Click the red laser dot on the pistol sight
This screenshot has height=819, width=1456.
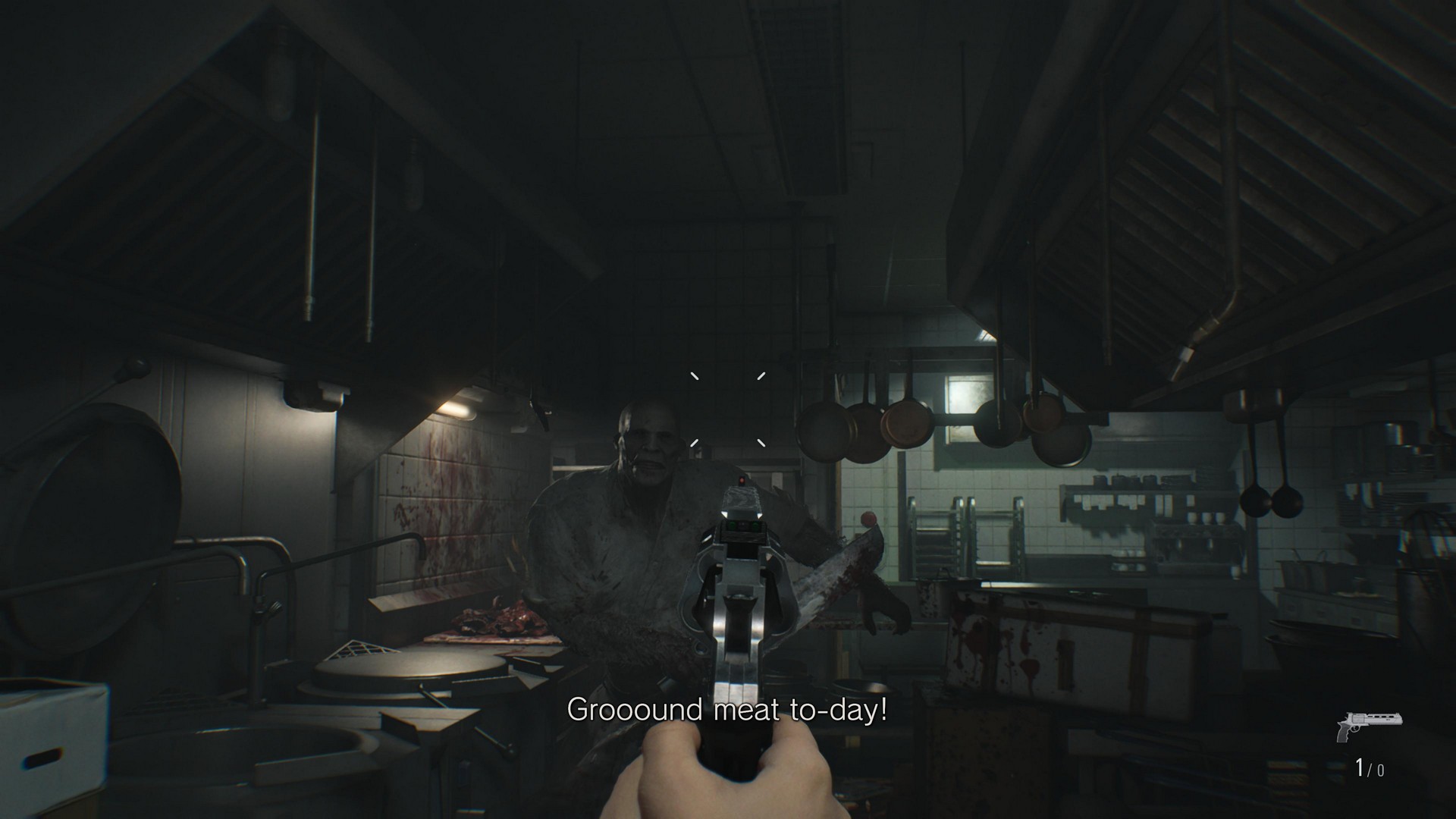[x=742, y=480]
